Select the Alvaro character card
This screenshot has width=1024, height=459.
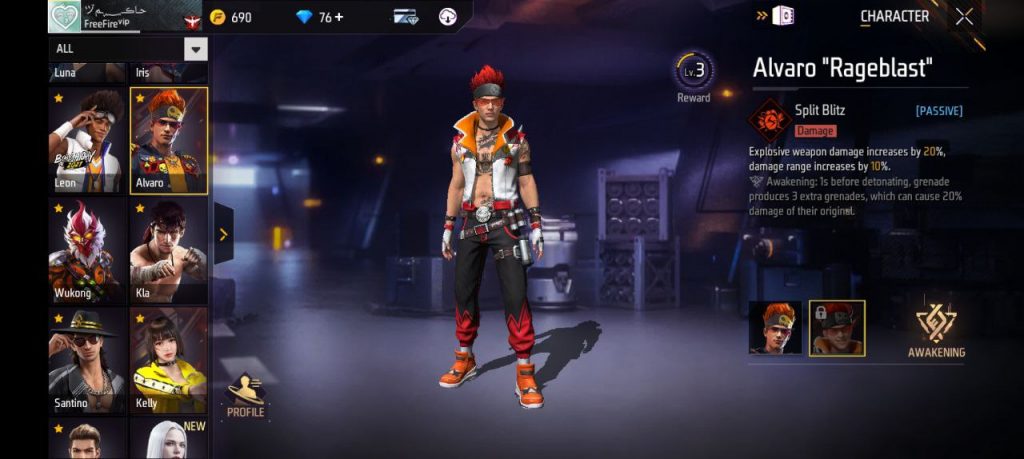168,141
